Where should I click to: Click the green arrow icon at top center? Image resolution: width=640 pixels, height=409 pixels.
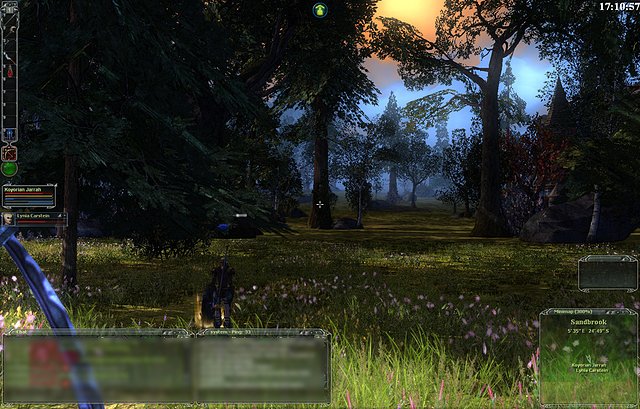pyautogui.click(x=320, y=9)
